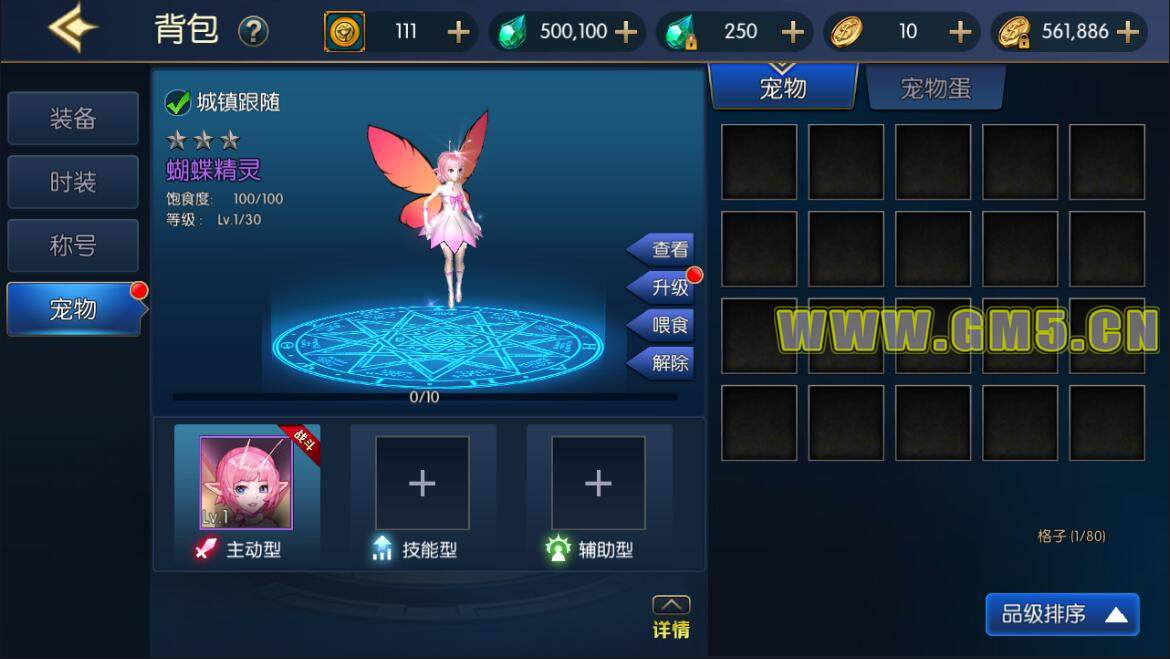Open the 品级排序 sort dropdown

pyautogui.click(x=1062, y=614)
